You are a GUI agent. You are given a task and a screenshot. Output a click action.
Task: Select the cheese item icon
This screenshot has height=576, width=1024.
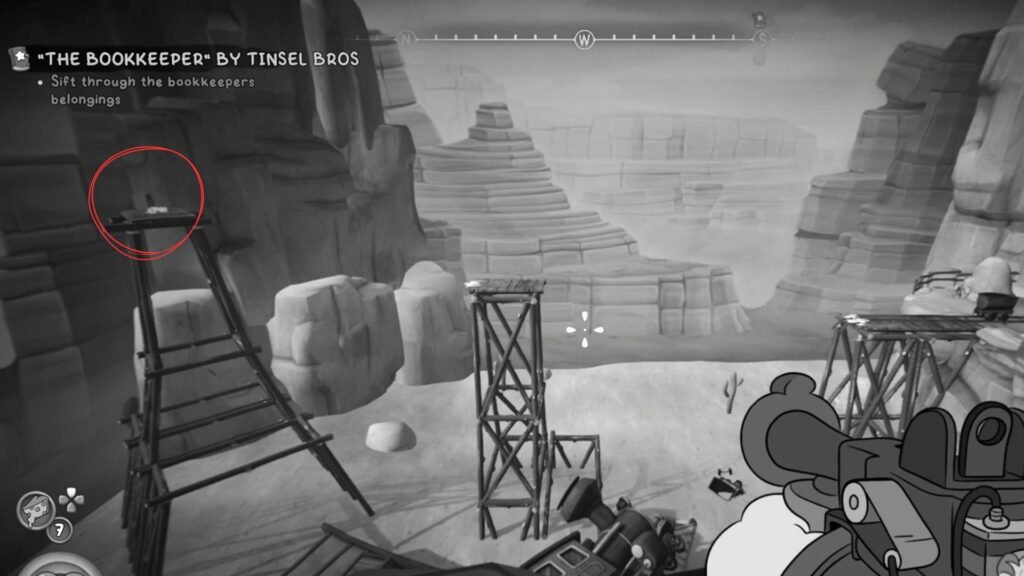click(34, 509)
